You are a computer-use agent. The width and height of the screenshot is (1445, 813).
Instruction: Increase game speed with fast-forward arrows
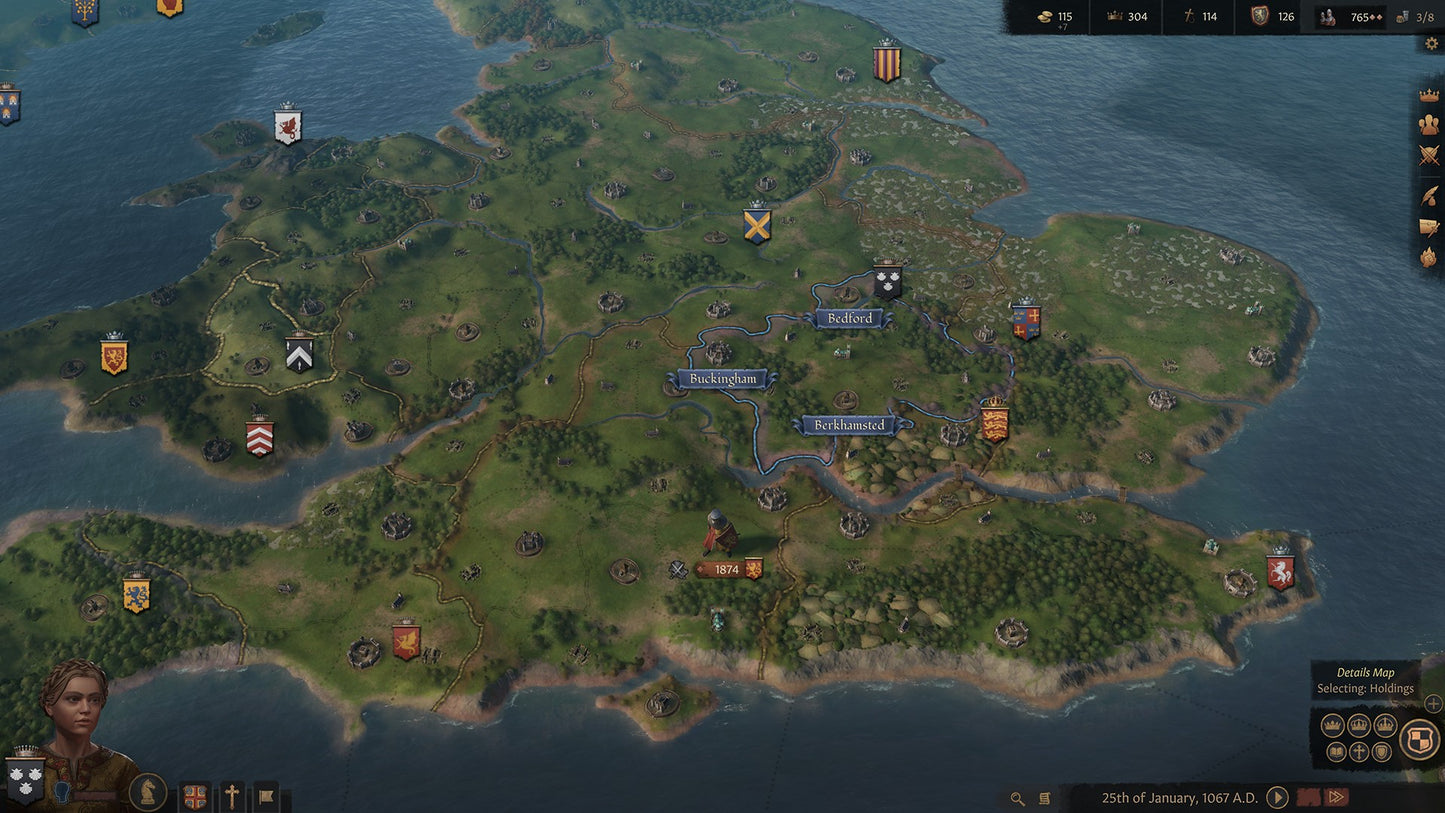(x=1336, y=796)
